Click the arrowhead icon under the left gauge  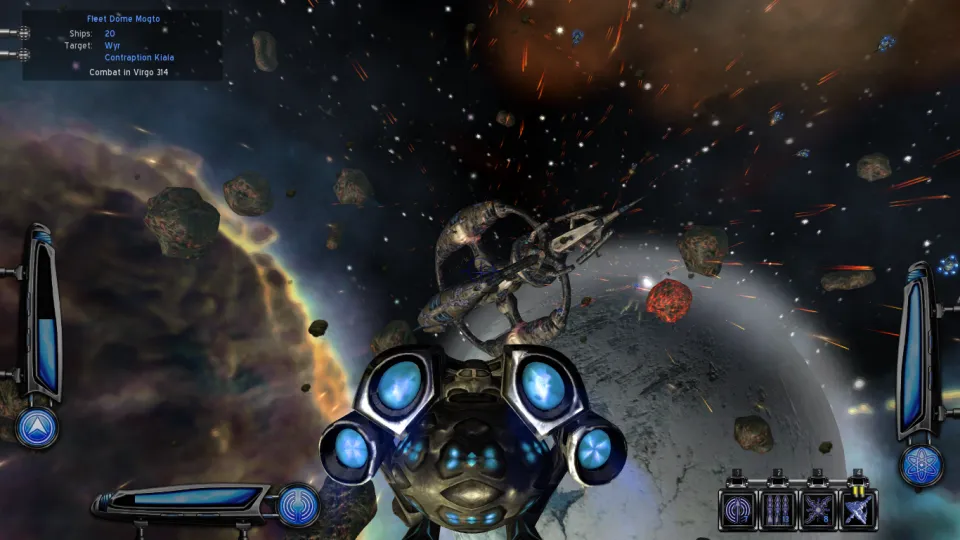pos(38,427)
